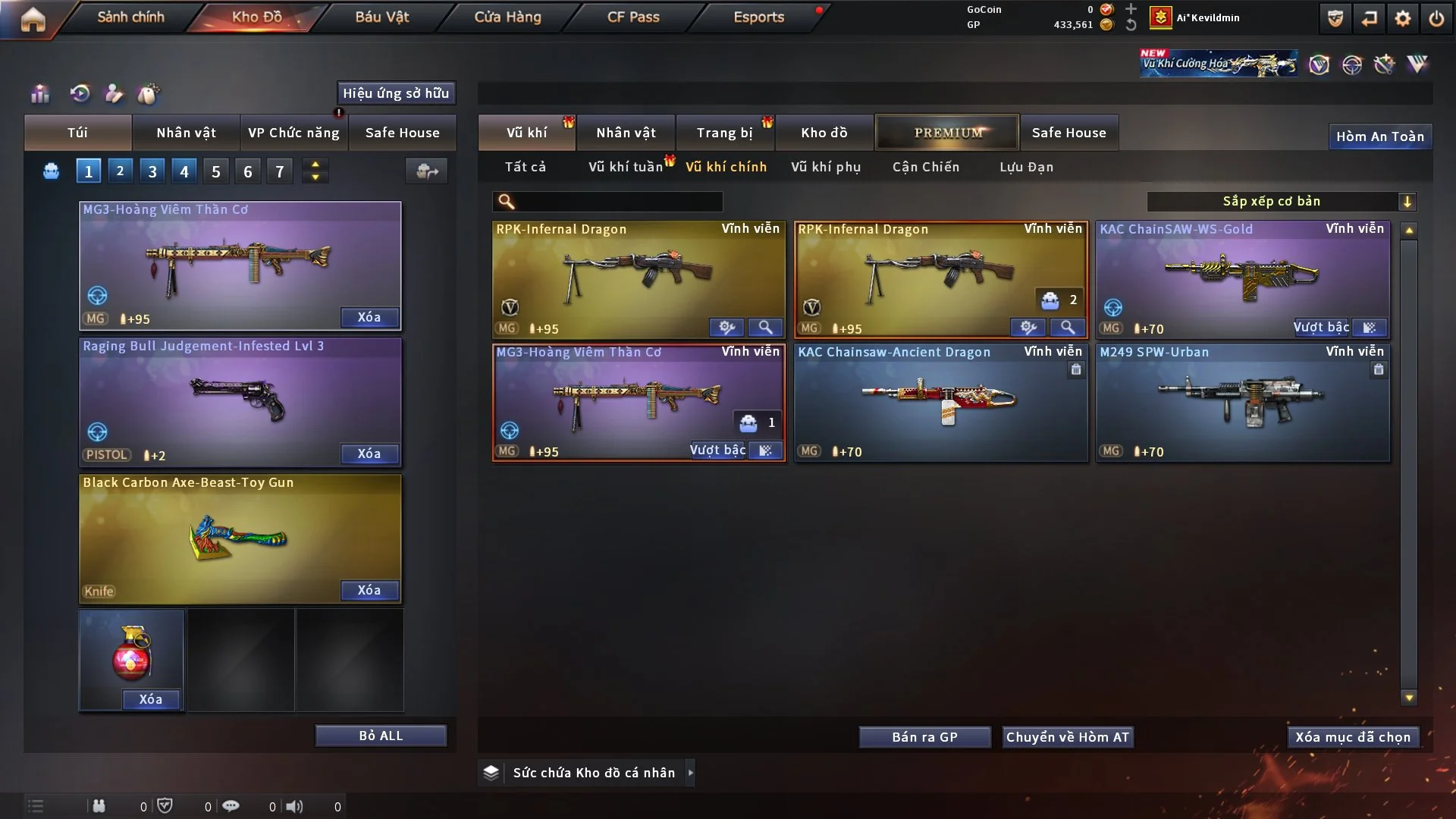The height and width of the screenshot is (819, 1456).
Task: Open the Sắp xếp cơ bản sort dropdown
Action: tap(1281, 201)
